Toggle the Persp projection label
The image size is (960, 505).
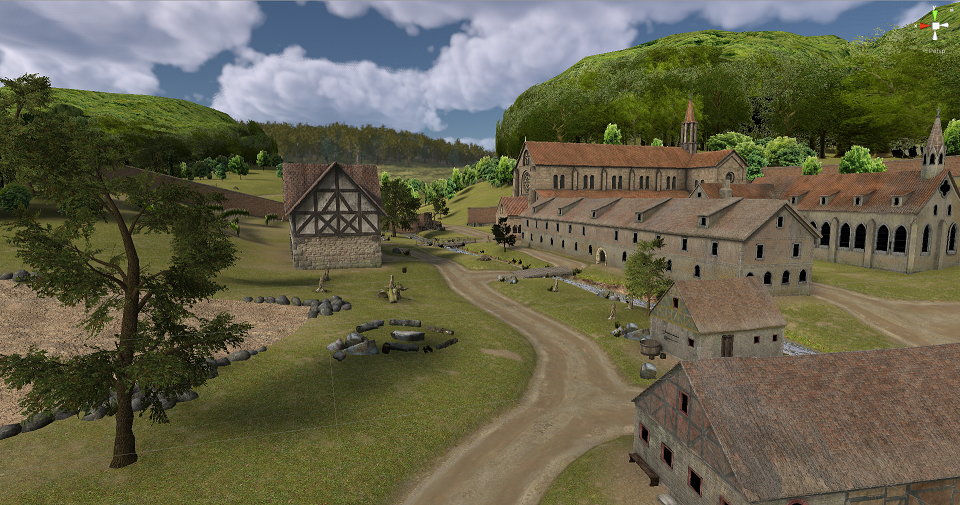(x=936, y=49)
